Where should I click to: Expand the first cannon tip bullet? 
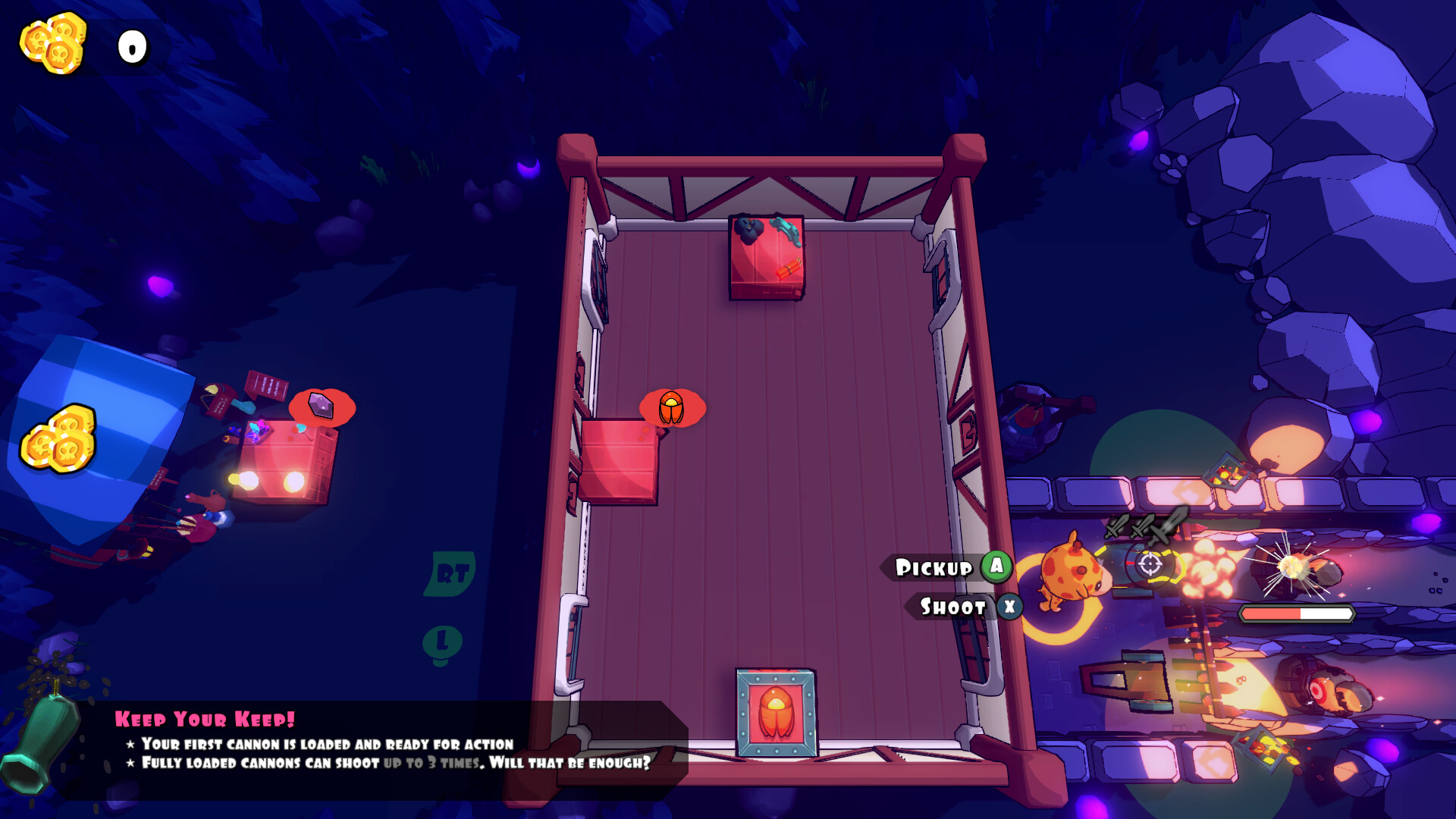(x=318, y=745)
